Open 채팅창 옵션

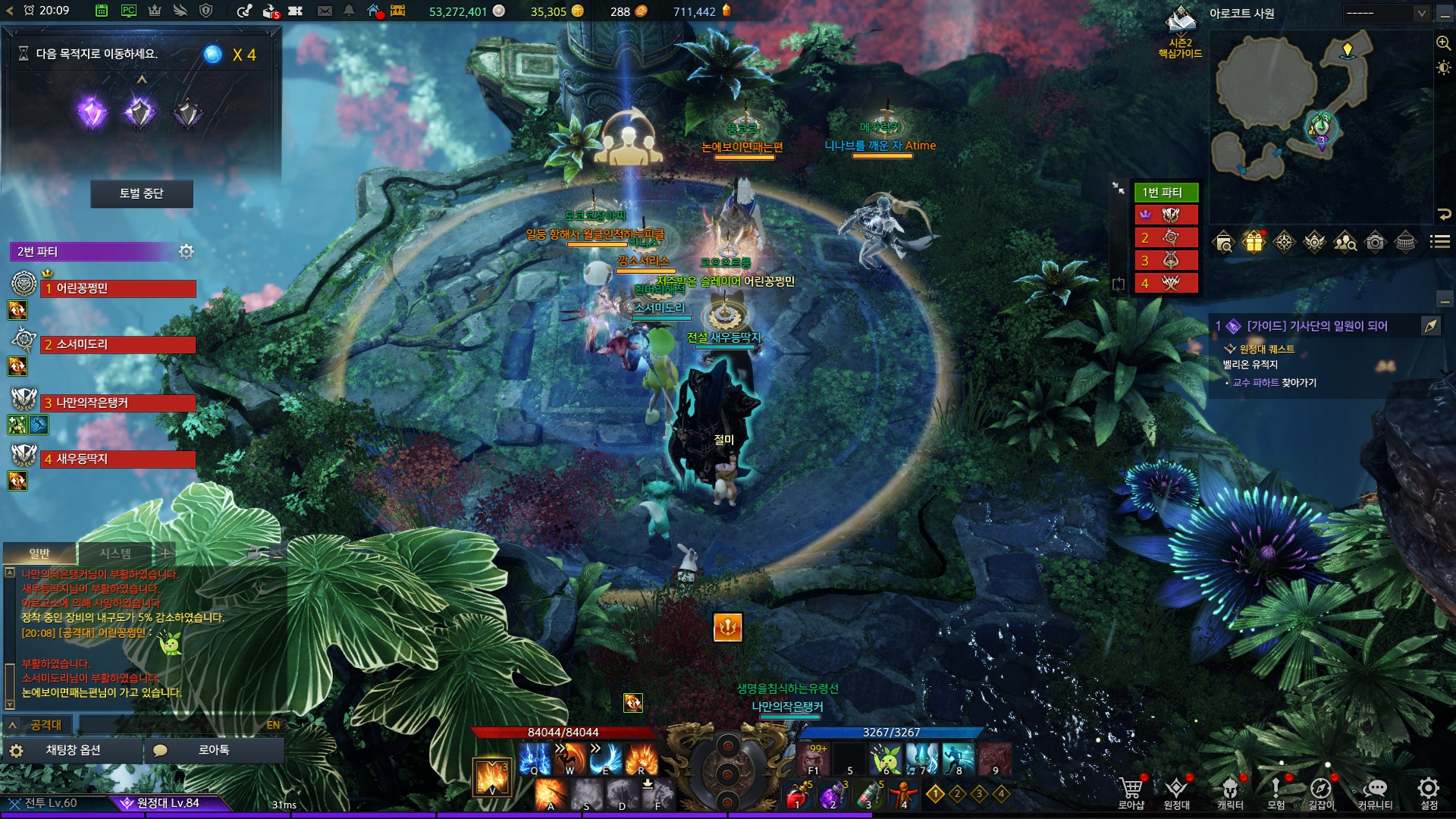click(x=73, y=750)
